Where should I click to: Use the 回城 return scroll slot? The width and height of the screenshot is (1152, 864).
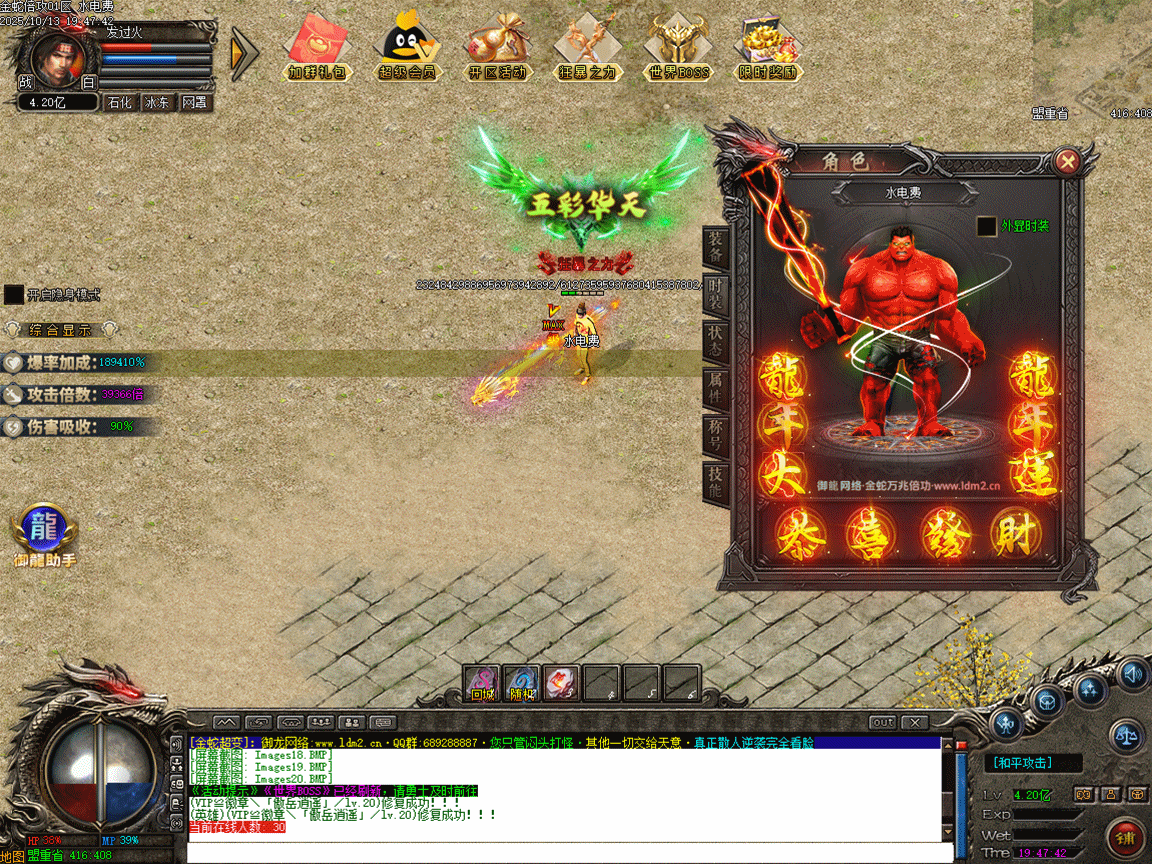click(483, 683)
